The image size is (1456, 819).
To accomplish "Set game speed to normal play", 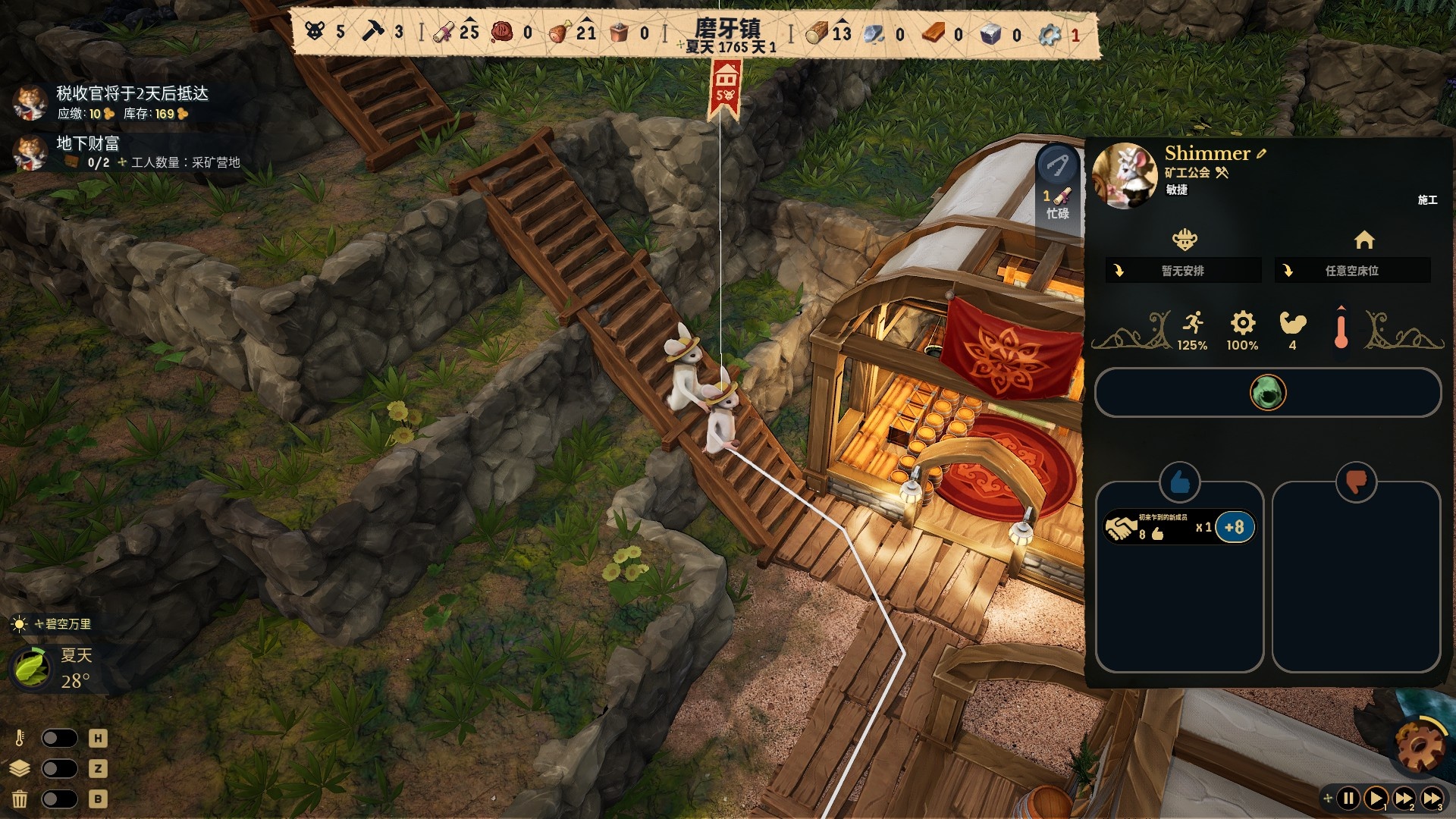I will (1376, 798).
